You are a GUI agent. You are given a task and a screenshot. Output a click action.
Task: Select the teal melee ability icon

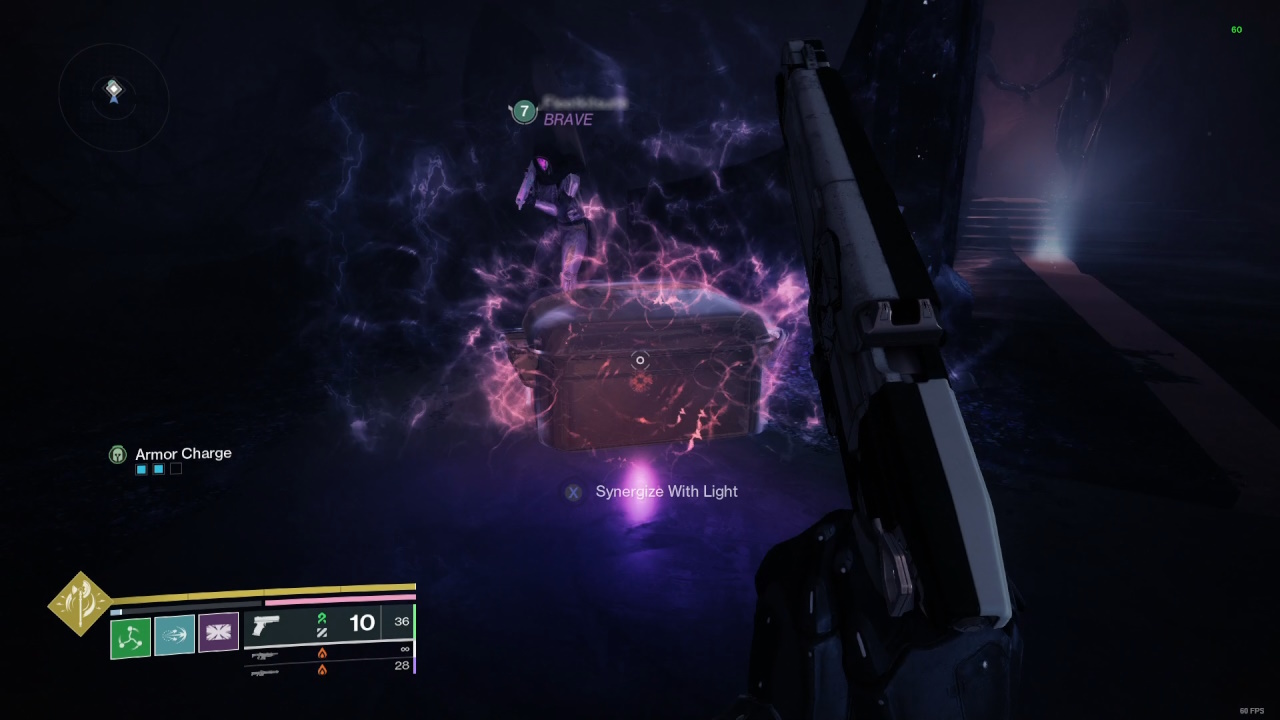(x=175, y=637)
